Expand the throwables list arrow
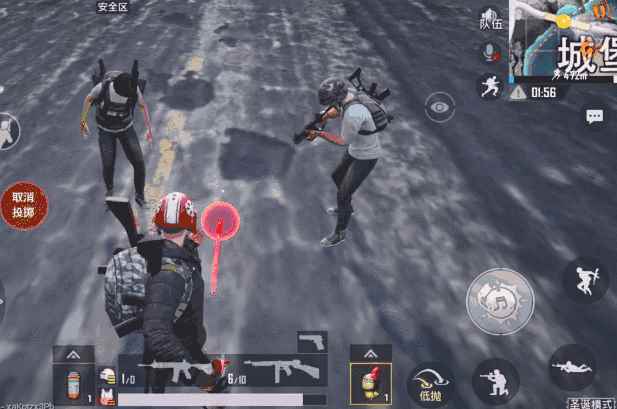Image resolution: width=617 pixels, height=409 pixels. tap(370, 353)
